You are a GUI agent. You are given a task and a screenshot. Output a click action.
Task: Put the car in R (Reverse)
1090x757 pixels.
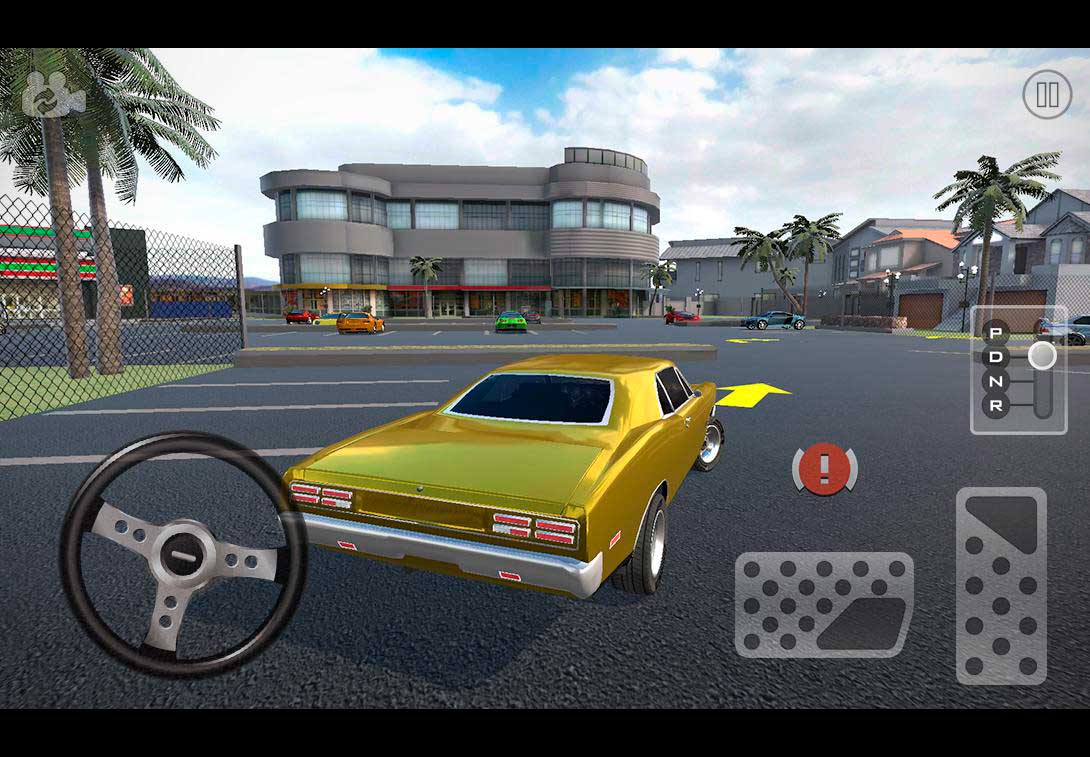996,405
